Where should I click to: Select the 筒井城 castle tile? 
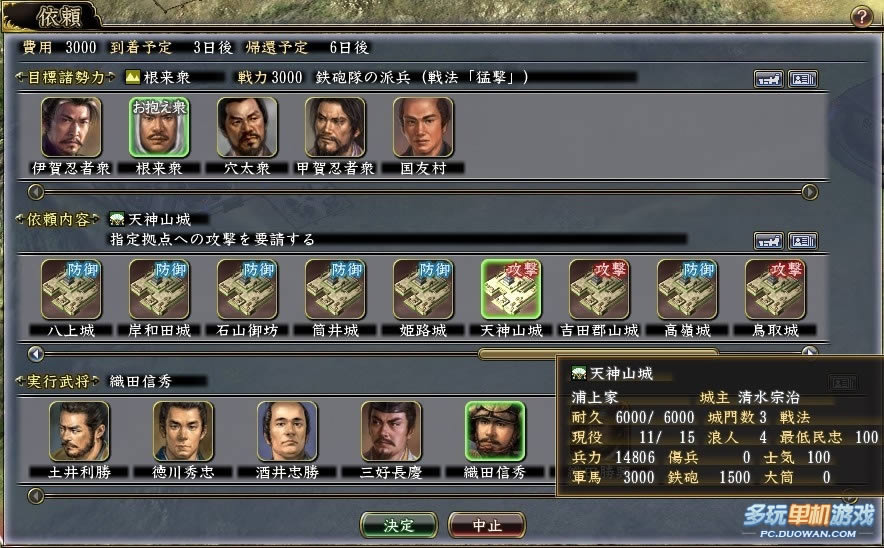tap(335, 289)
